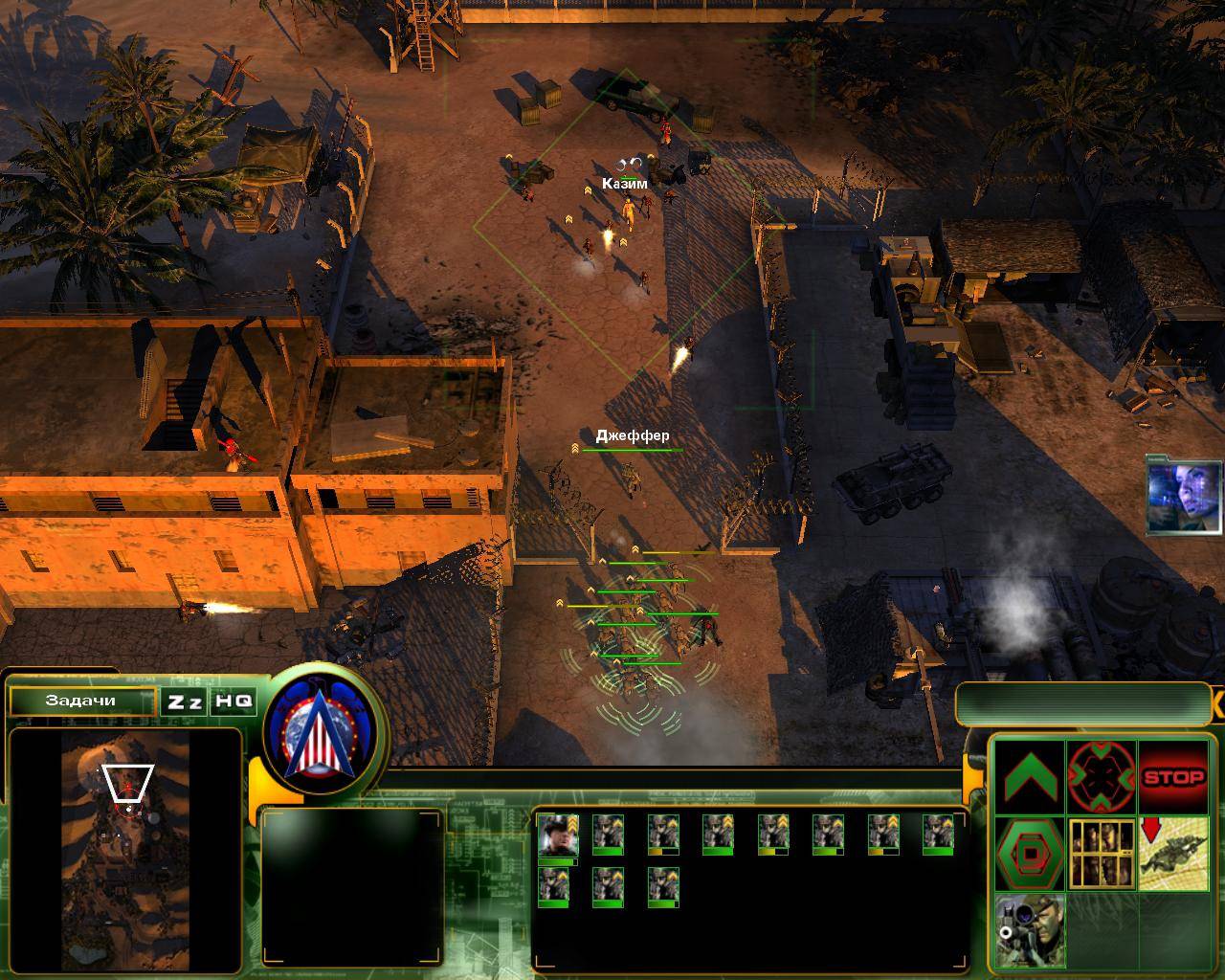The width and height of the screenshot is (1225, 980).
Task: Select the hero portrait in the squad panel
Action: (558, 835)
